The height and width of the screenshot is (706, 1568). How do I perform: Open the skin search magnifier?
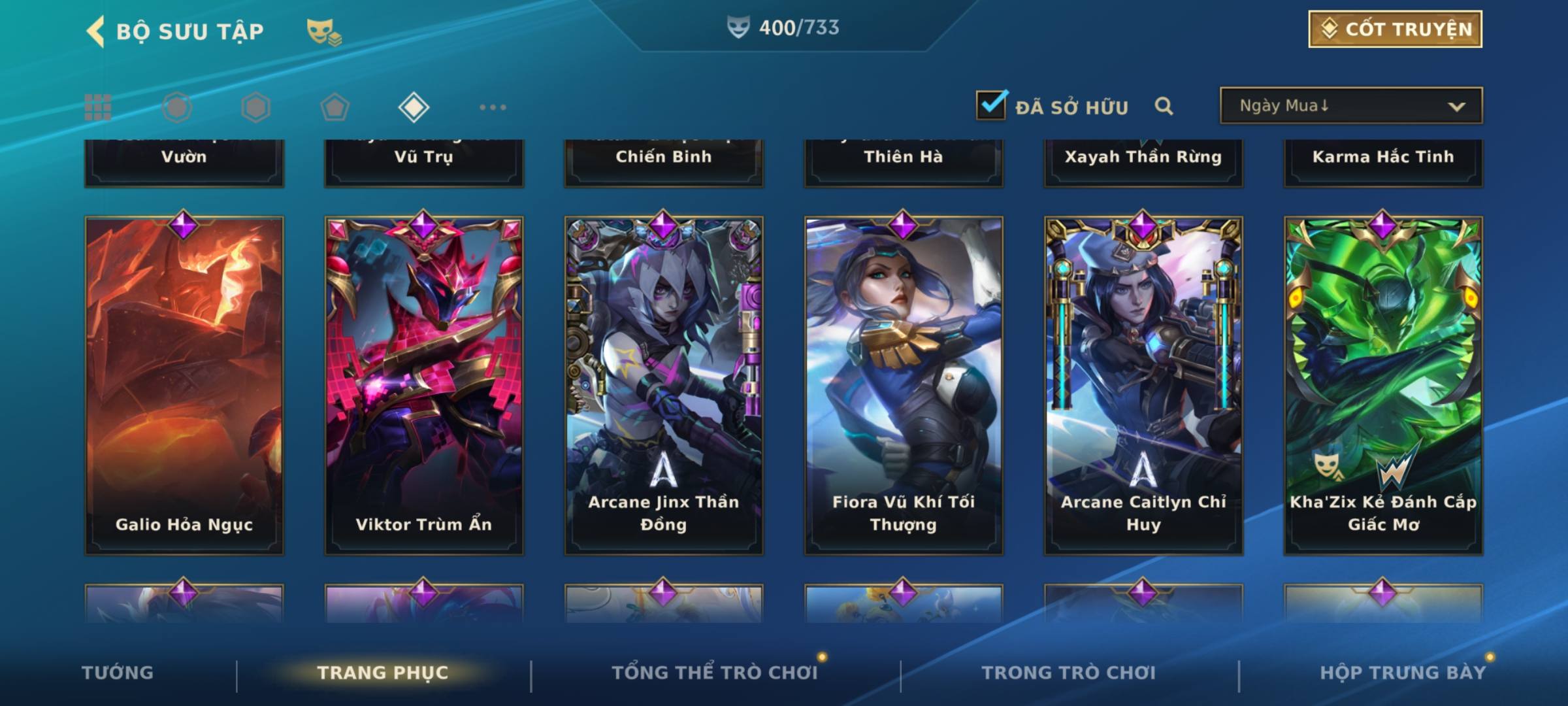(x=1164, y=106)
